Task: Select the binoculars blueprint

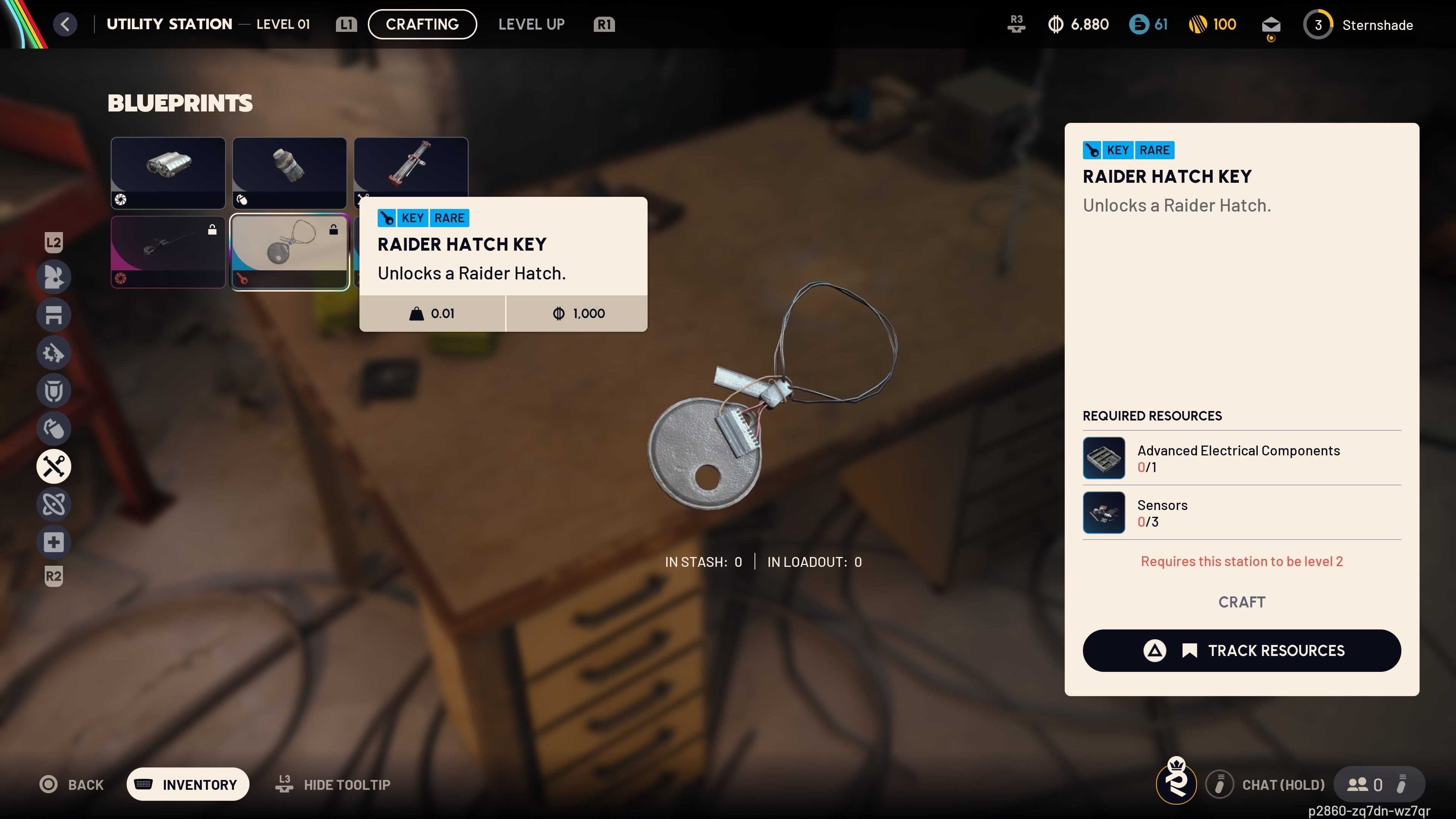Action: pyautogui.click(x=168, y=173)
